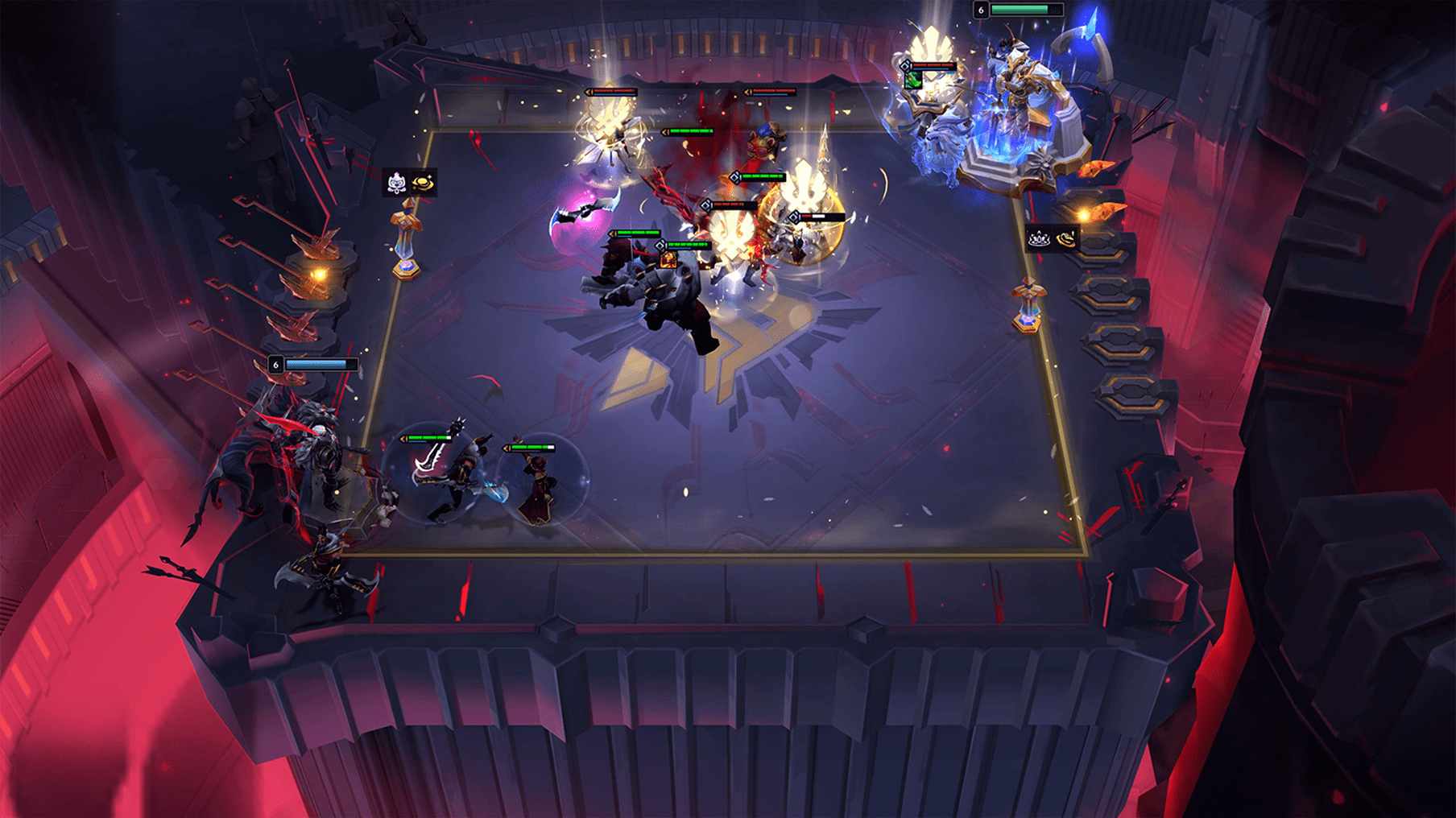Click the silver crown augment icon

[x=1039, y=238]
